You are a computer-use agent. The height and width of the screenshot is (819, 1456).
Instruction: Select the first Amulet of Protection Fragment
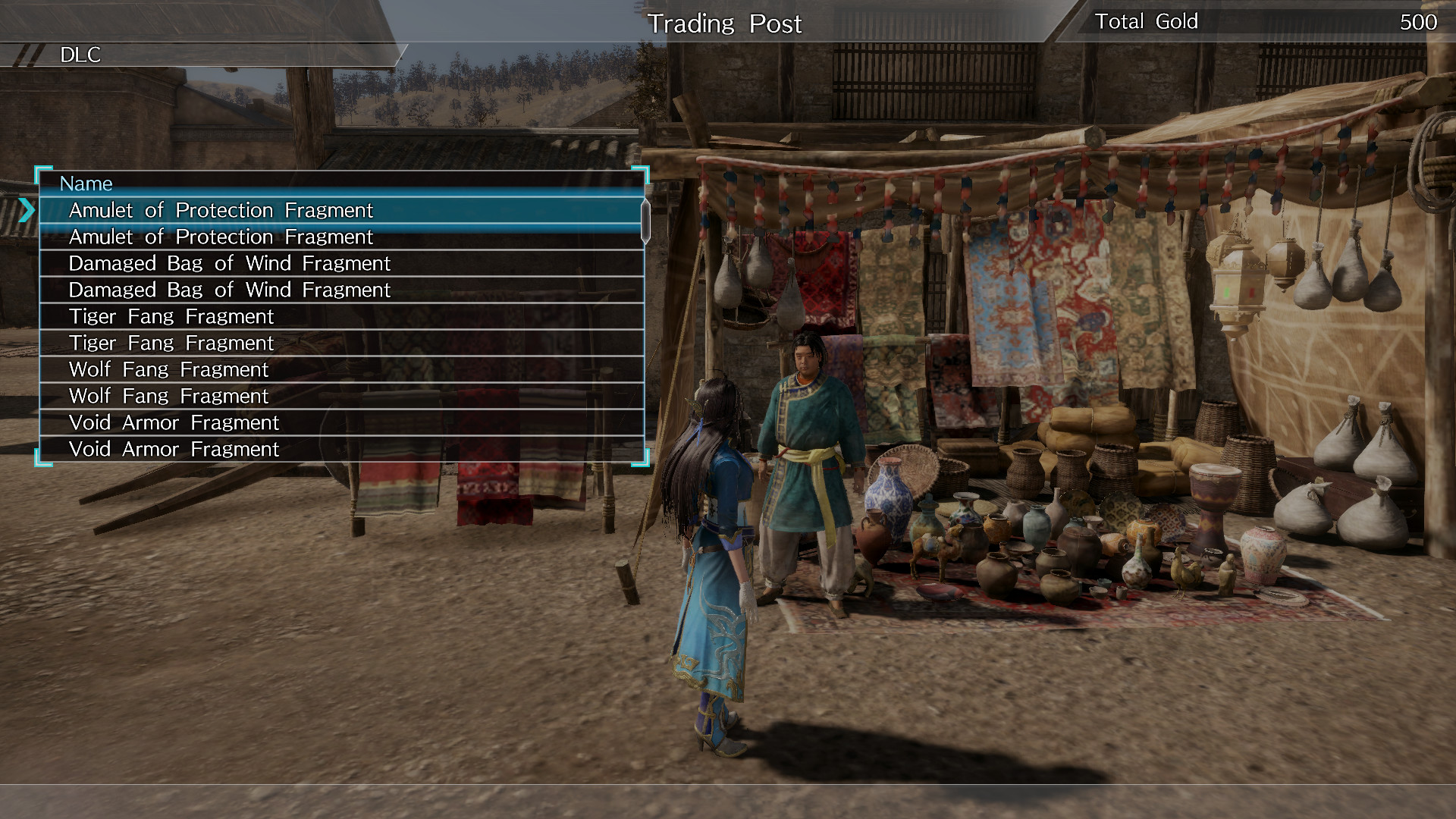click(221, 210)
